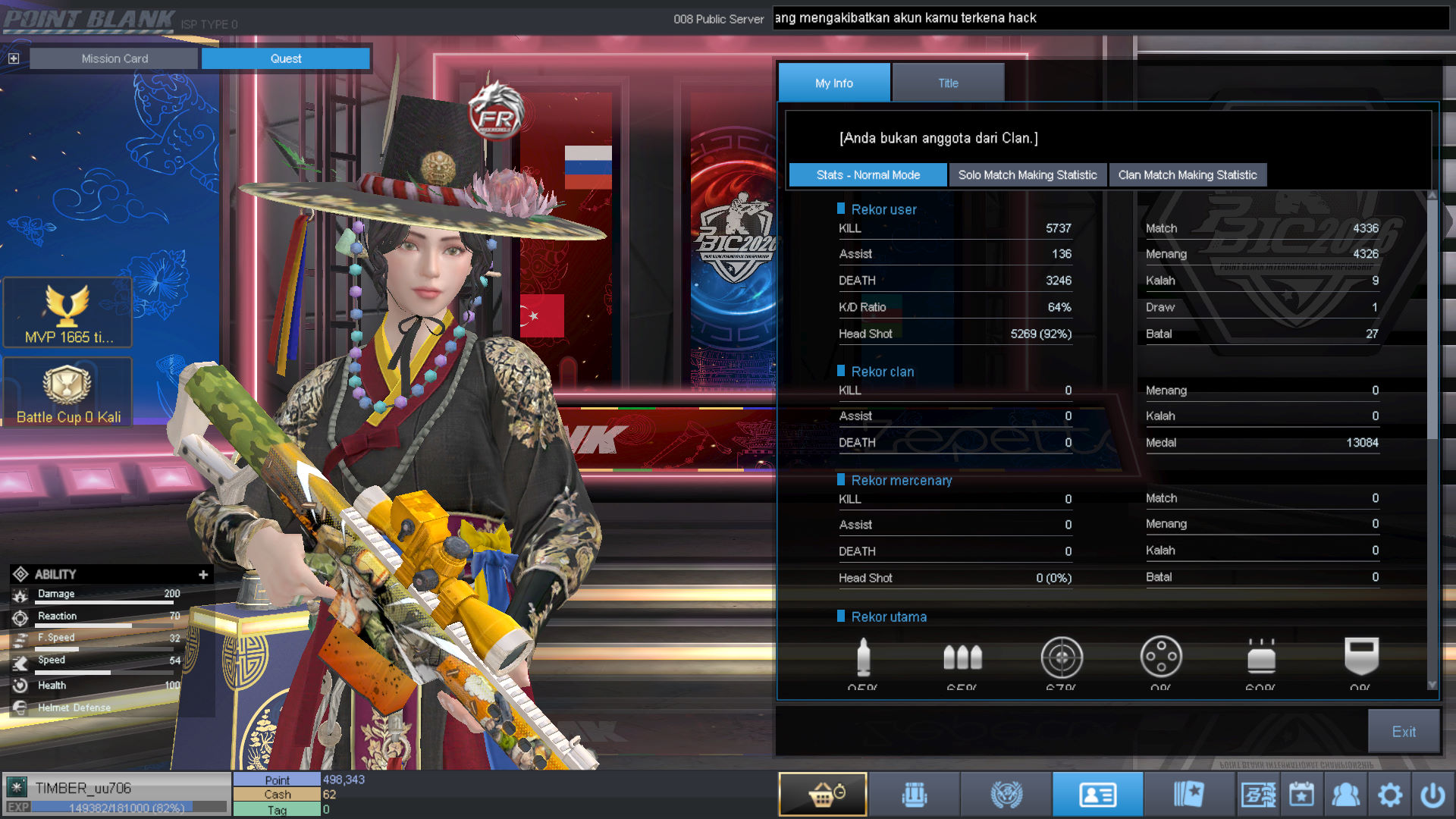Click the profile ID card icon

pos(1097,794)
